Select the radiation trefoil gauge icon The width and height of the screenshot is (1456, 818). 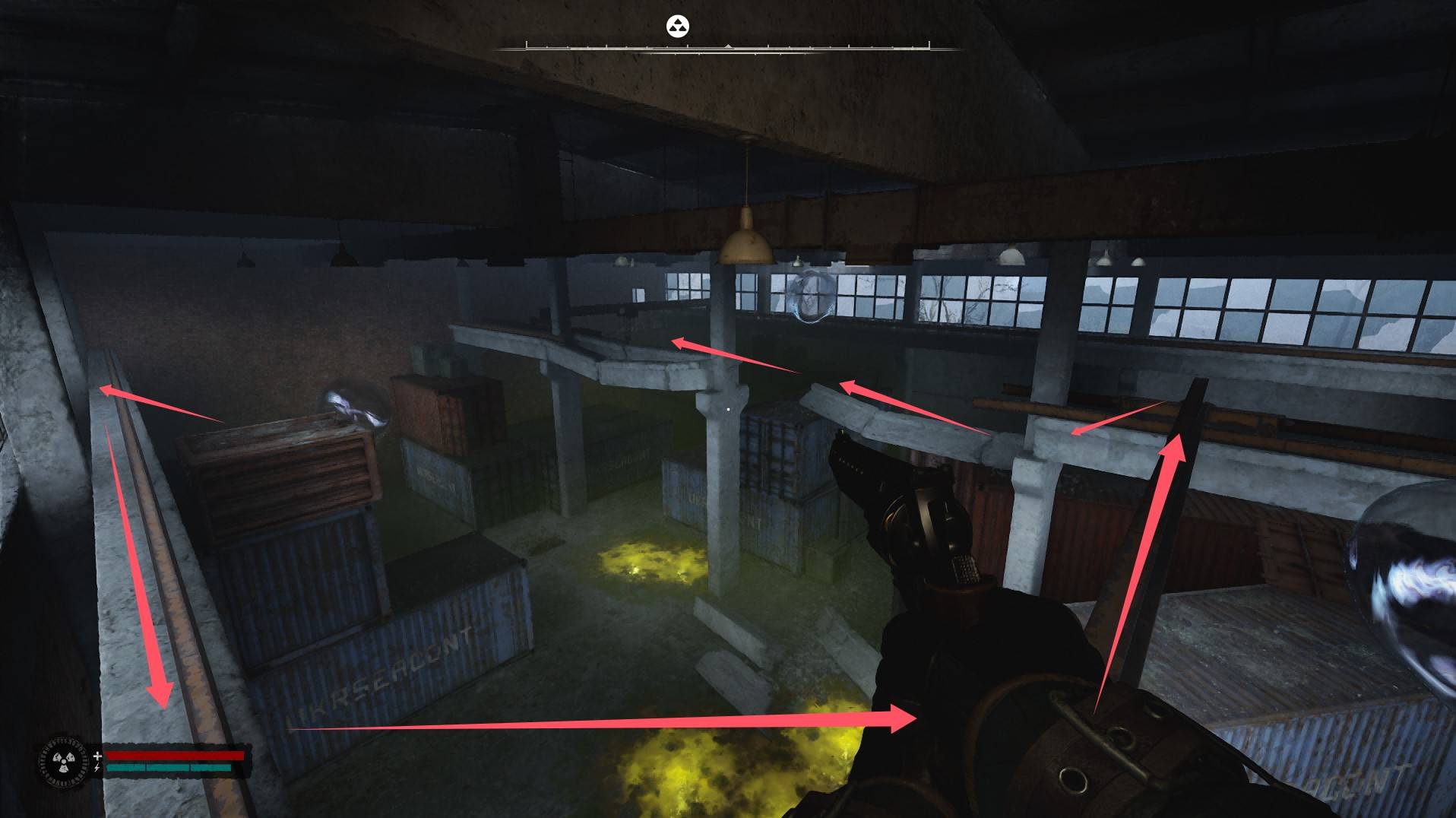tap(61, 761)
